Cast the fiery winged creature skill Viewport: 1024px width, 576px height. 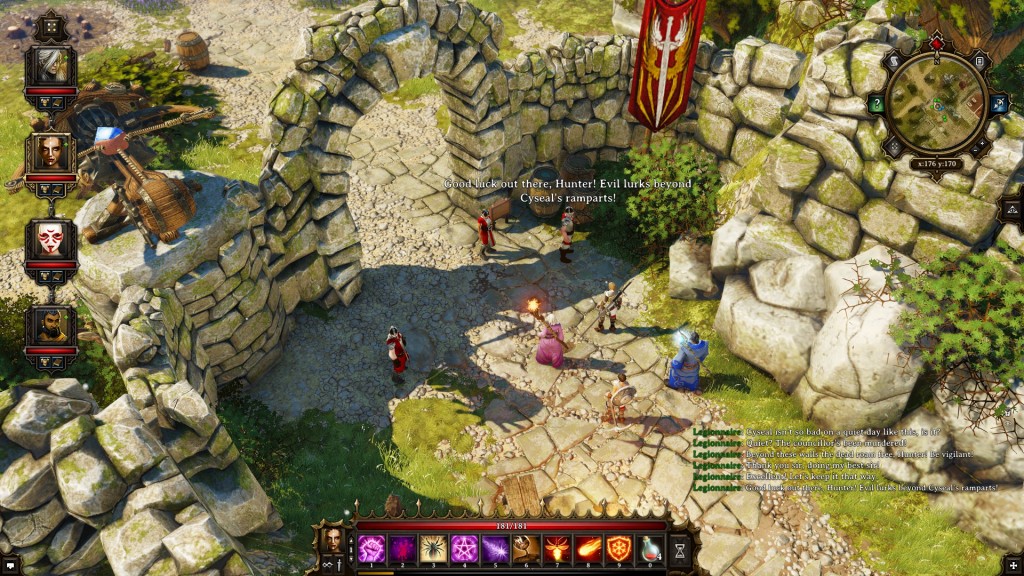tap(557, 548)
